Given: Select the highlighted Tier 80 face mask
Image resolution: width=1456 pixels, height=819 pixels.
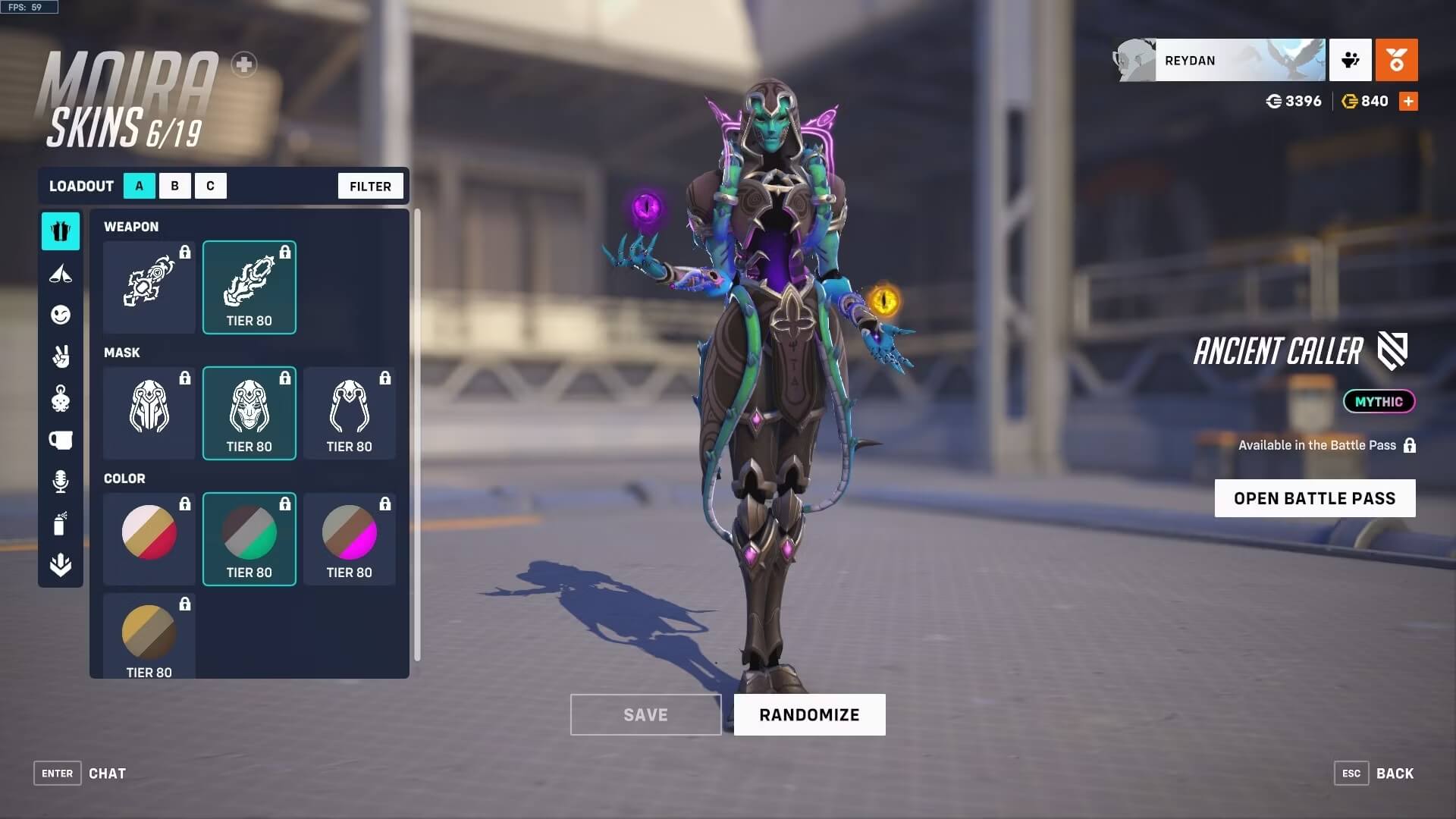Looking at the screenshot, I should (x=249, y=413).
